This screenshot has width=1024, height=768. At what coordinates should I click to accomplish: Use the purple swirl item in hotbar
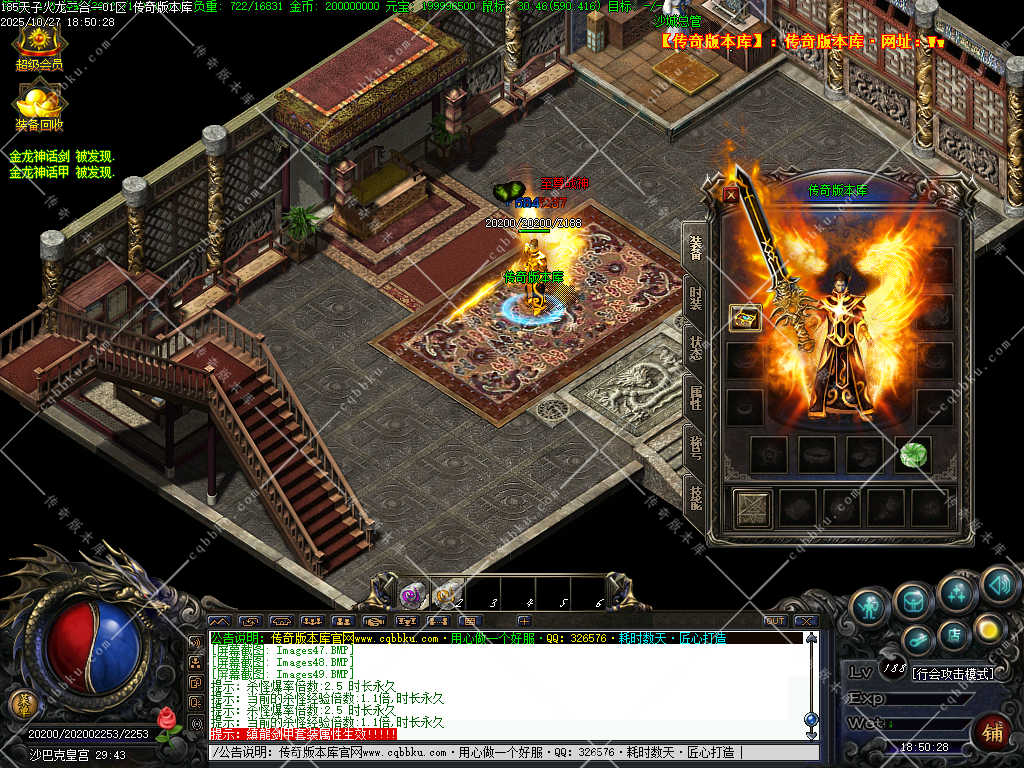click(x=411, y=595)
